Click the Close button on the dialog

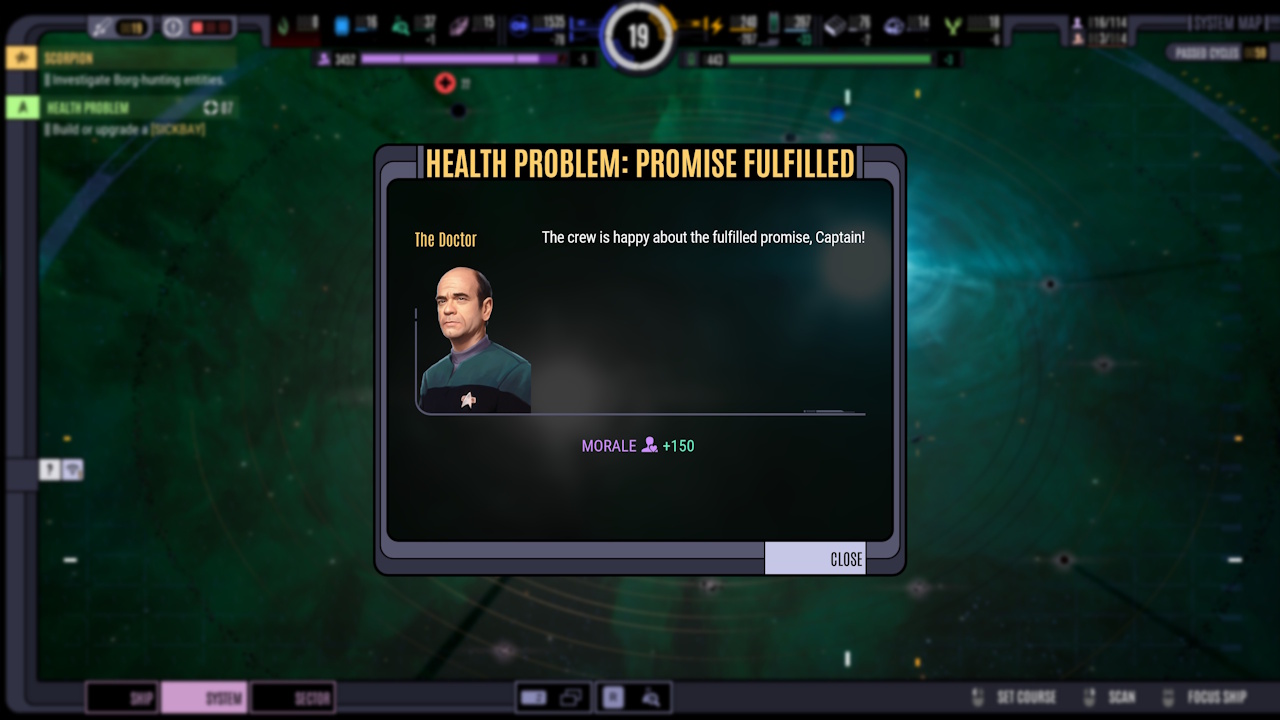click(x=815, y=558)
